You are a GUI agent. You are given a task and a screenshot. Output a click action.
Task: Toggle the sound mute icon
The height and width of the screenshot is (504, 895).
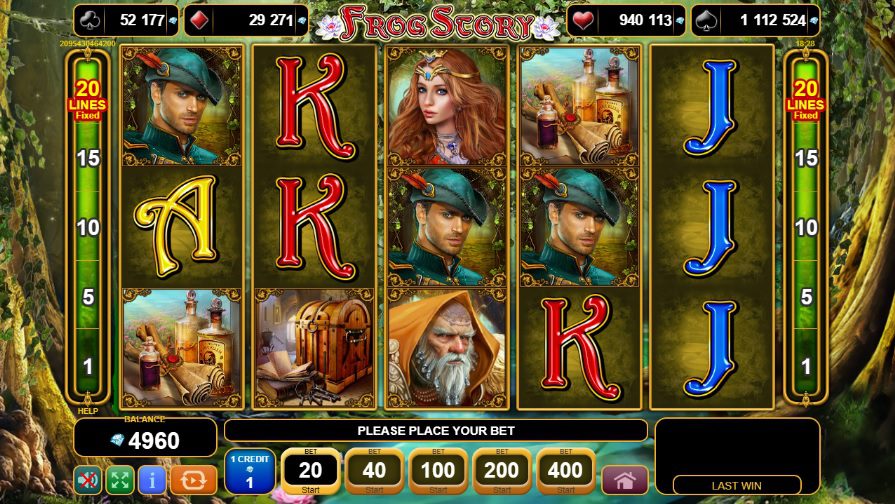tap(88, 480)
